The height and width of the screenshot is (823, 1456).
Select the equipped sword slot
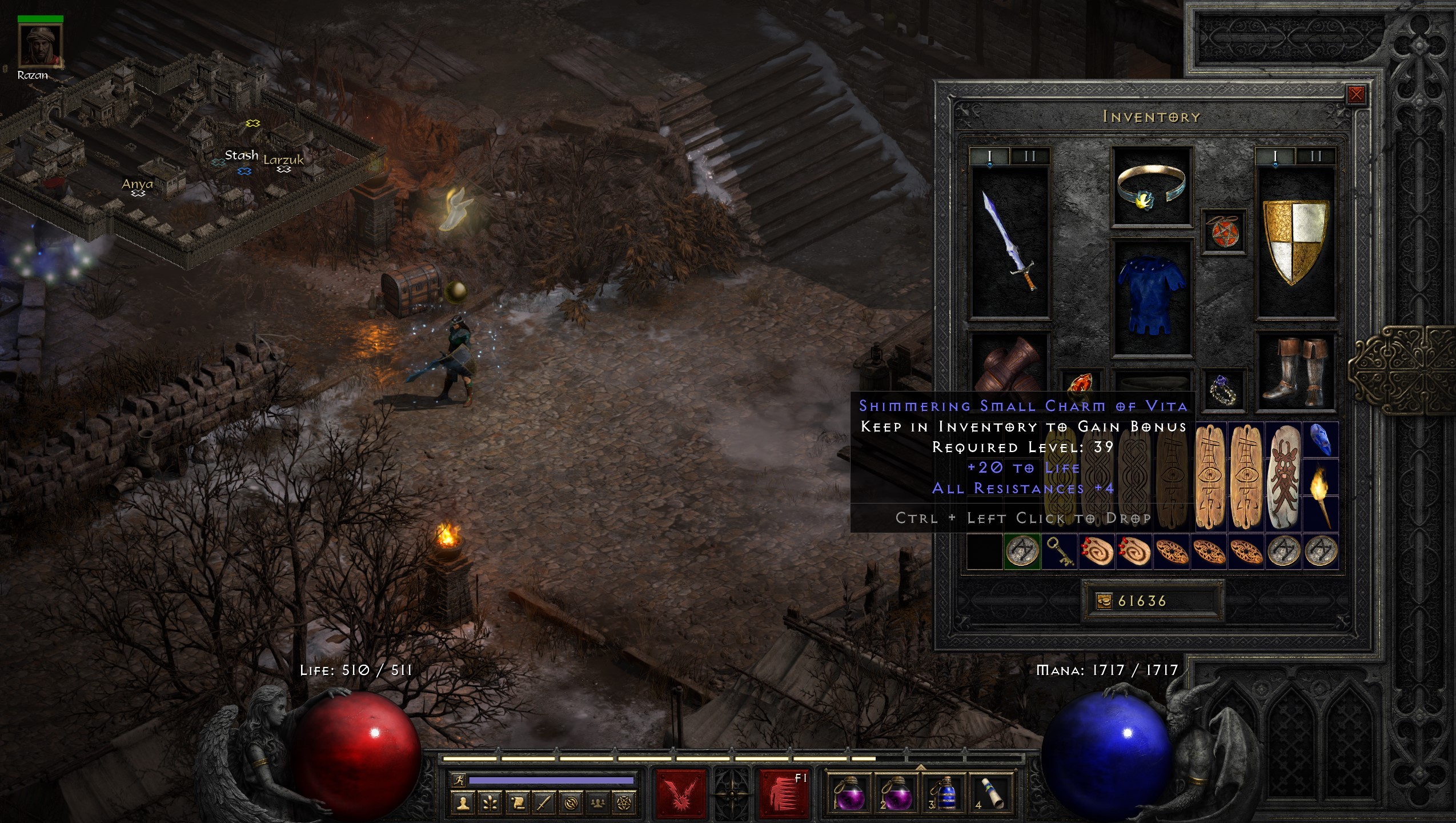point(1010,240)
